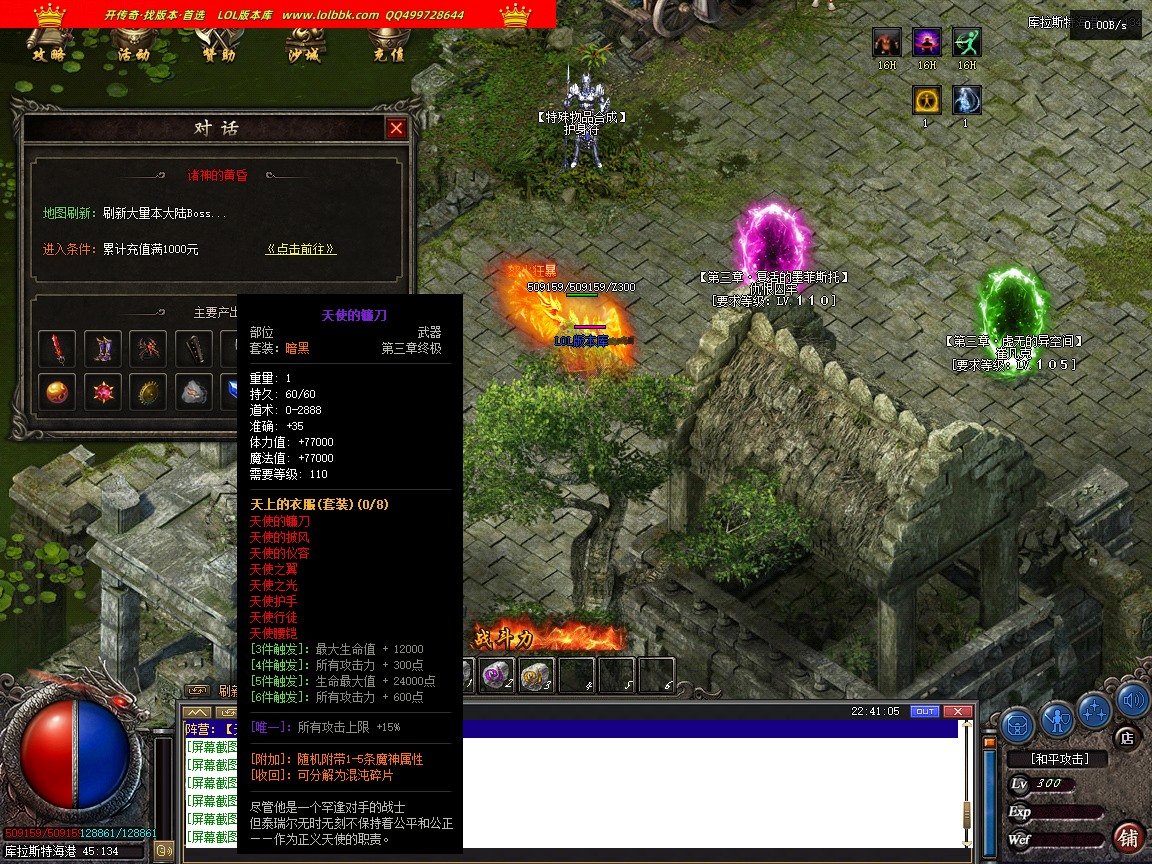Toggle the sound speaker button
The width and height of the screenshot is (1152, 864).
pyautogui.click(x=1132, y=700)
